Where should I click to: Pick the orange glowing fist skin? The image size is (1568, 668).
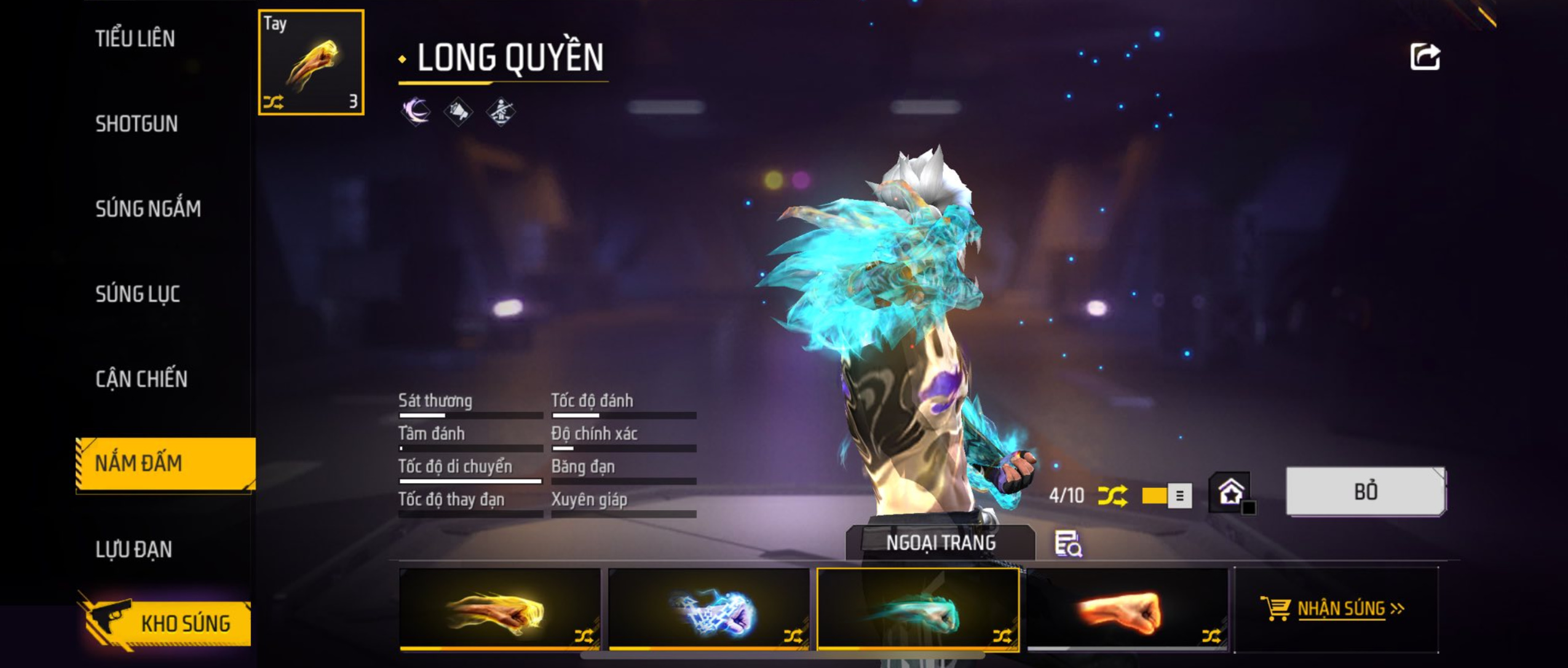point(1127,609)
